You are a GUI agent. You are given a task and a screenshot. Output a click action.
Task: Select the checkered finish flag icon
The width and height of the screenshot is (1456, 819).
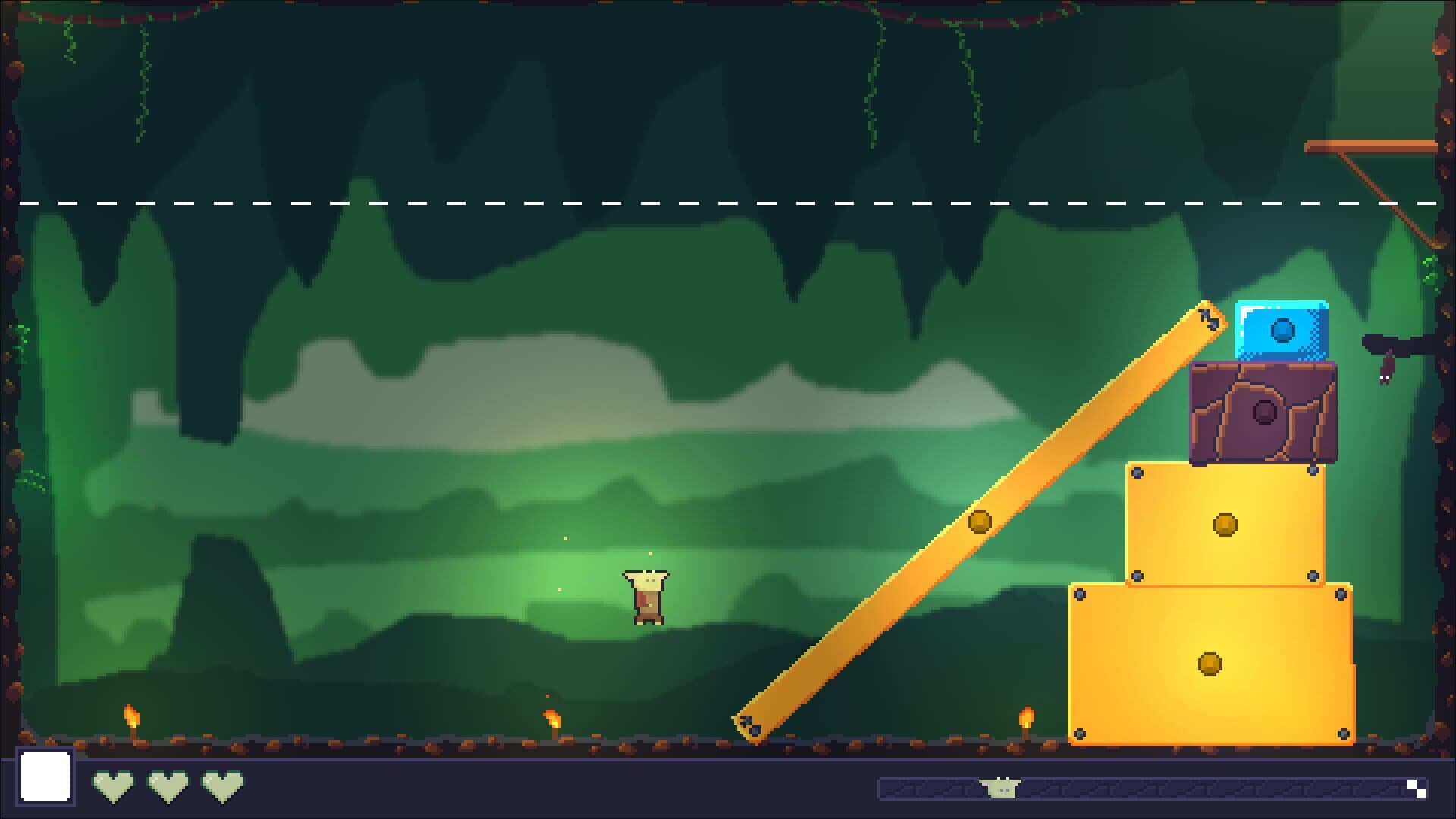[1416, 788]
